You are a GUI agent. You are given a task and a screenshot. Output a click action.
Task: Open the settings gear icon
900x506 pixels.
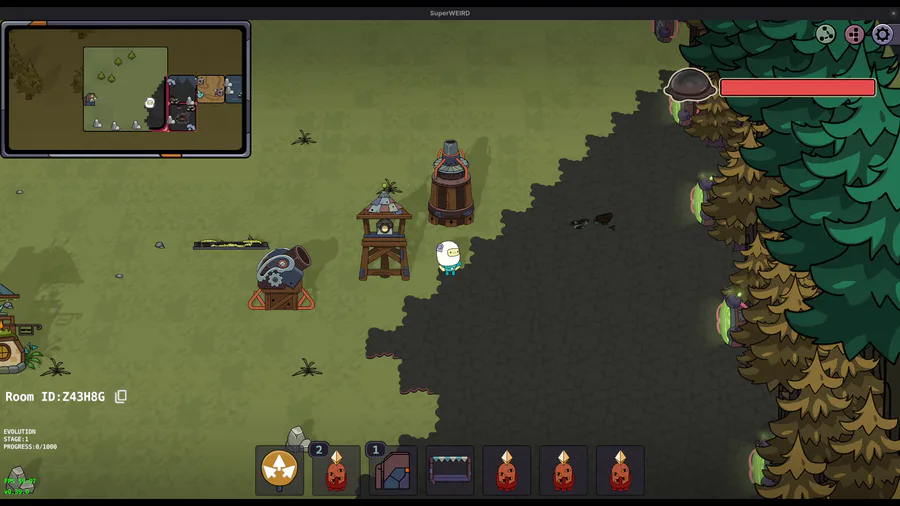click(882, 35)
